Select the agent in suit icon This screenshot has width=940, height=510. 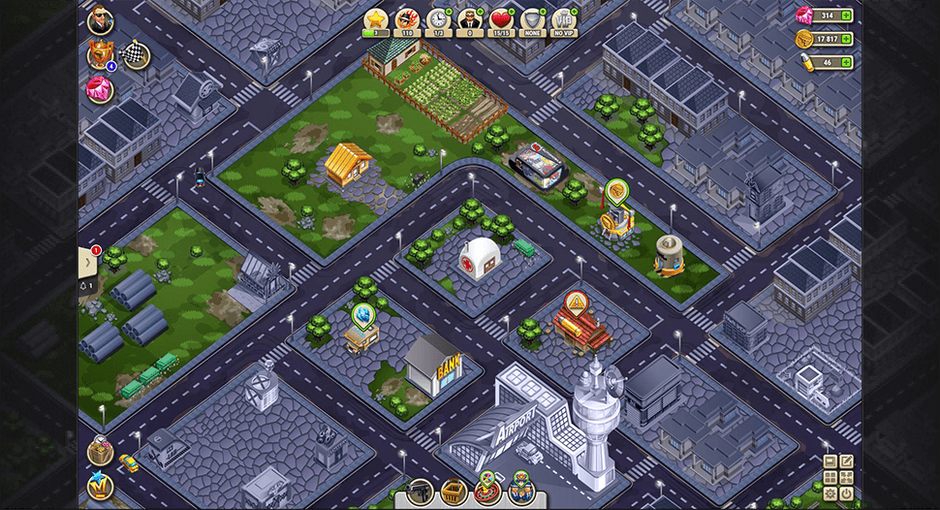tap(469, 19)
